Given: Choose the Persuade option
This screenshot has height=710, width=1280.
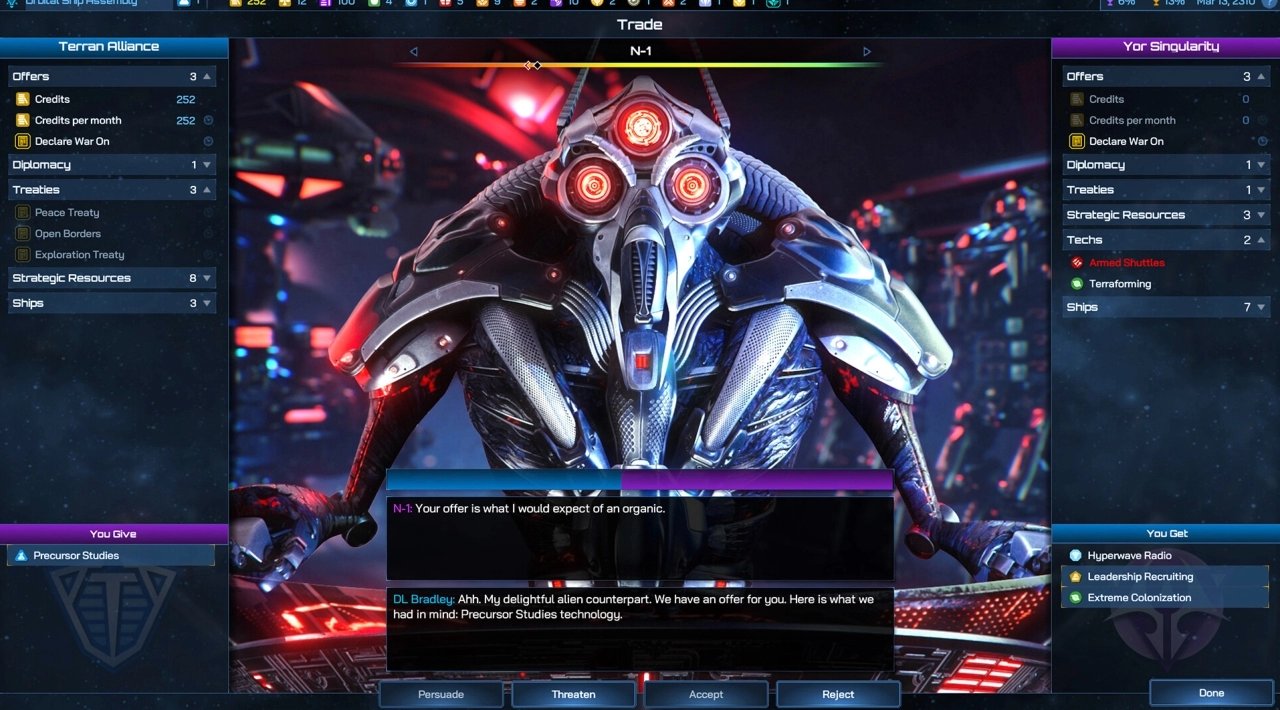Looking at the screenshot, I should (x=440, y=694).
